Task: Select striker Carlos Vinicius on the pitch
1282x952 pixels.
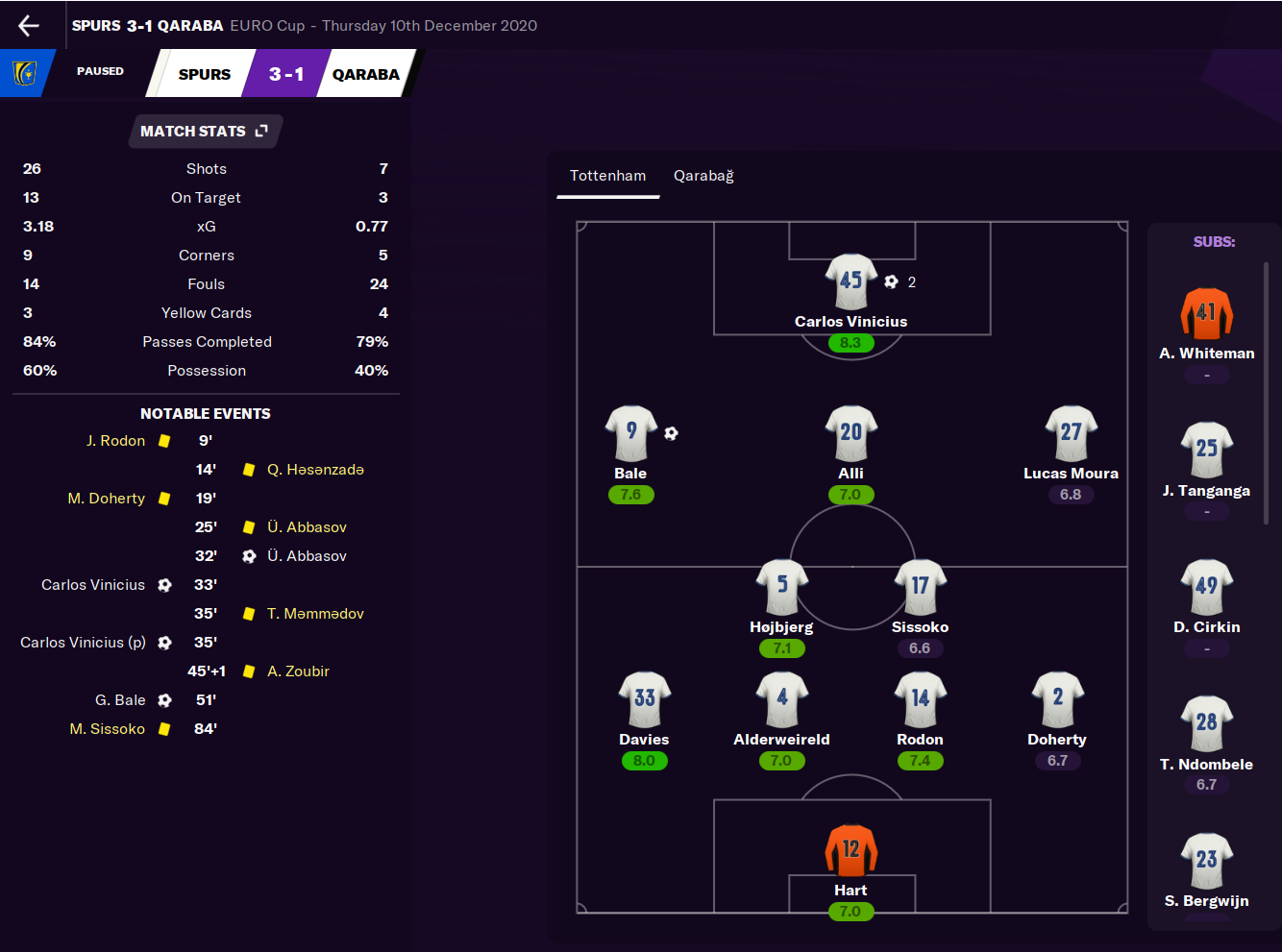Action: pos(851,281)
